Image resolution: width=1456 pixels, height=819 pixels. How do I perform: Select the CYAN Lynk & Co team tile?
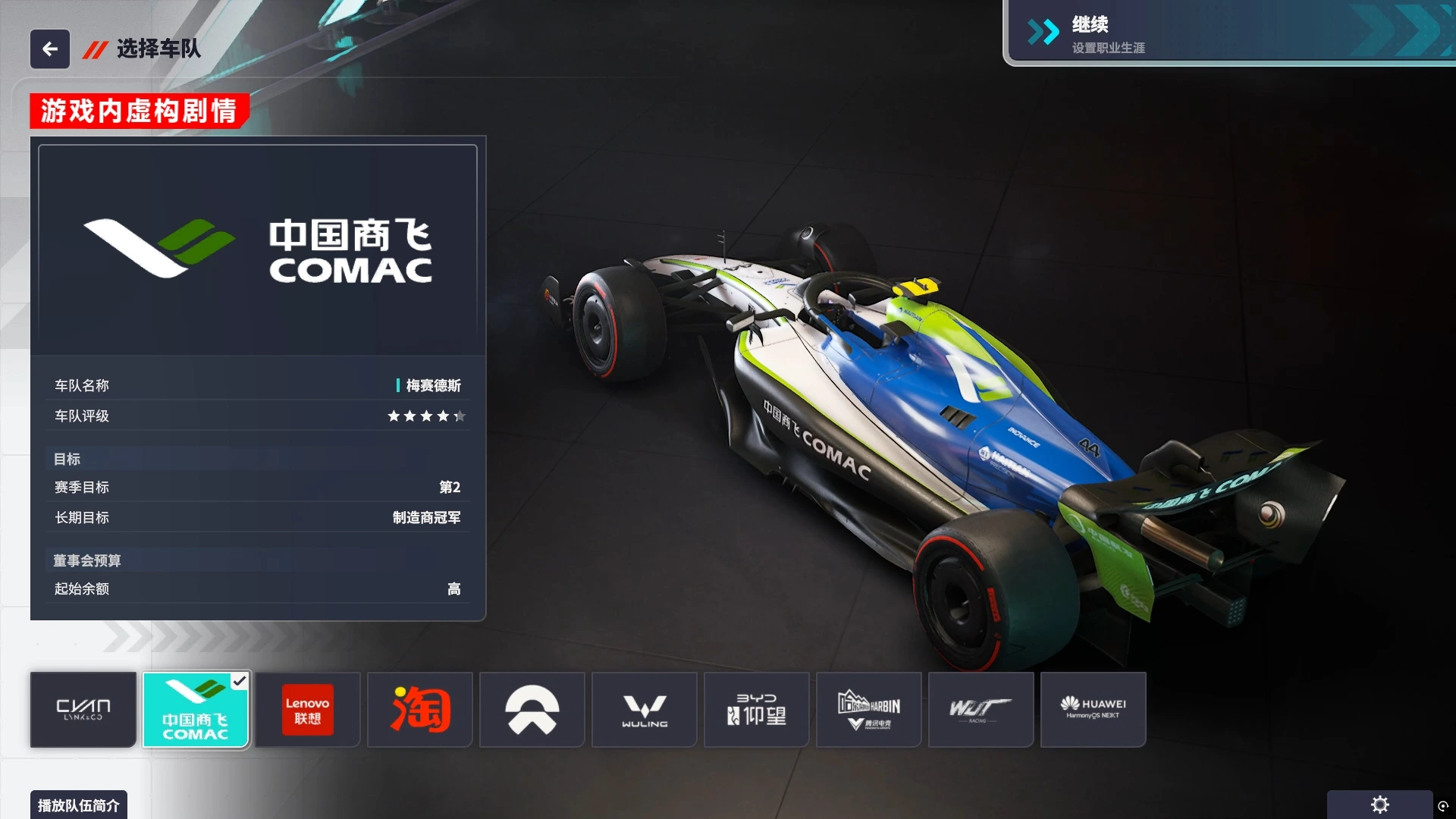click(83, 710)
